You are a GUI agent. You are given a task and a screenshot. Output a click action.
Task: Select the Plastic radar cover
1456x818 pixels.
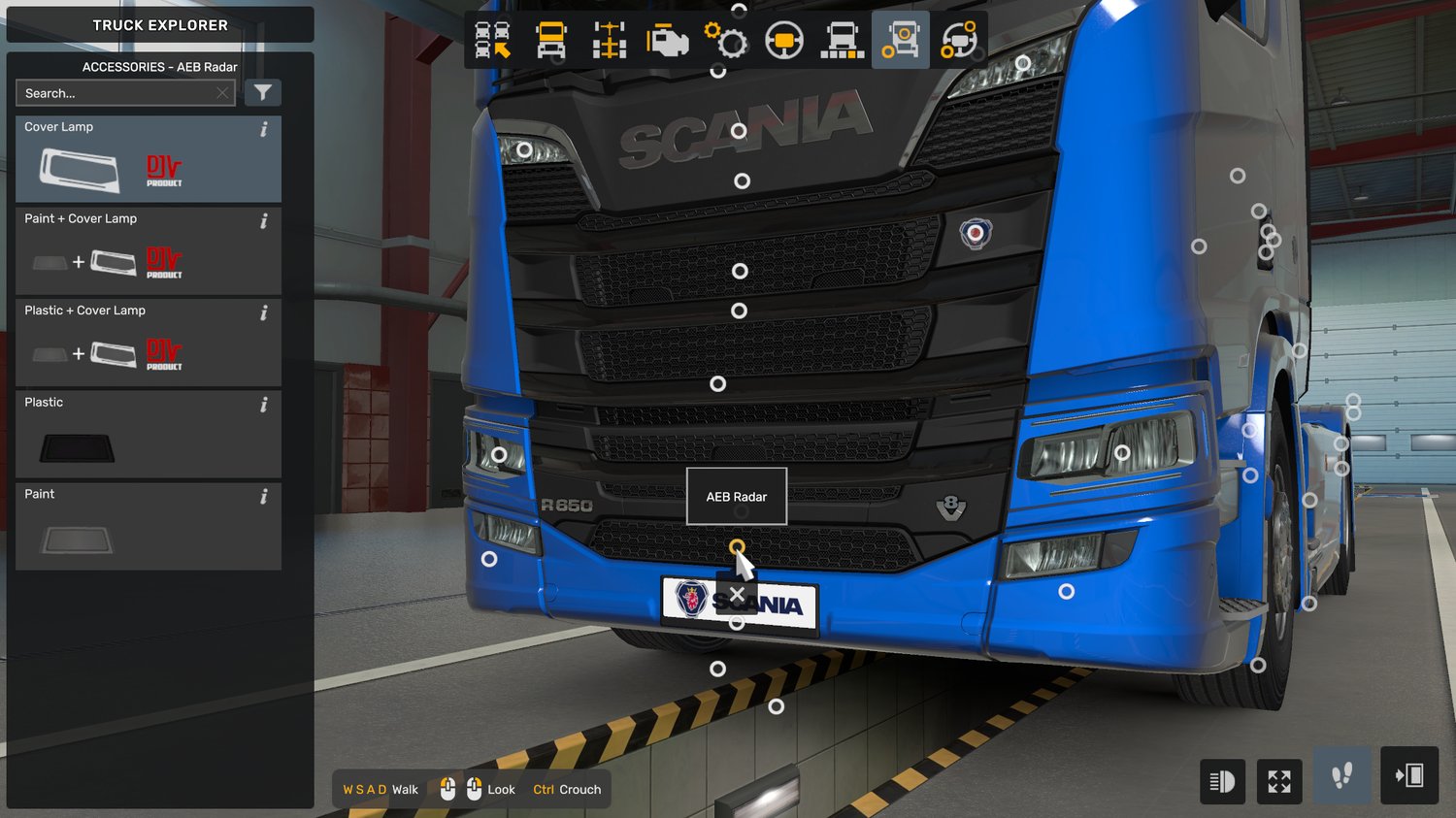(x=148, y=435)
